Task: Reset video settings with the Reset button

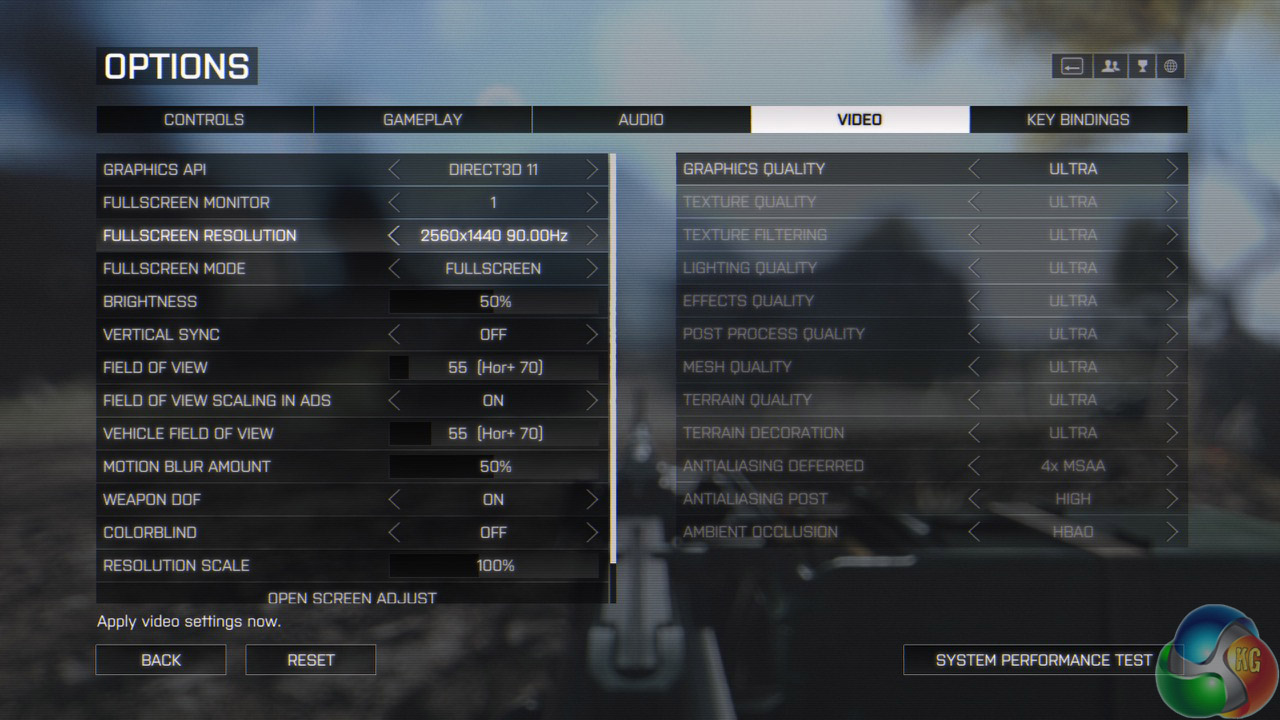Action: coord(311,660)
